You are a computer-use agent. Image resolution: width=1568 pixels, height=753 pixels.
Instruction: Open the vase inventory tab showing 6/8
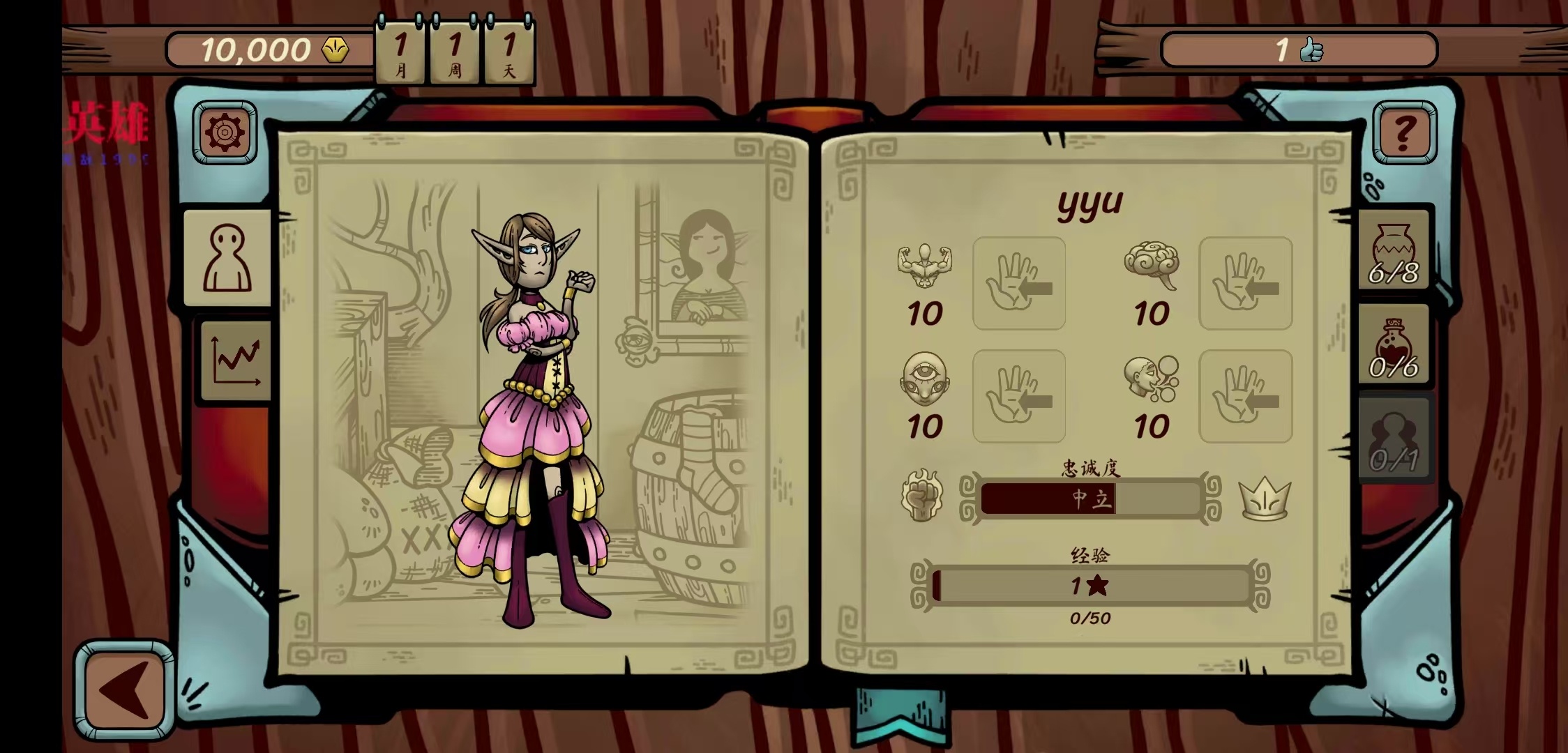[1394, 251]
